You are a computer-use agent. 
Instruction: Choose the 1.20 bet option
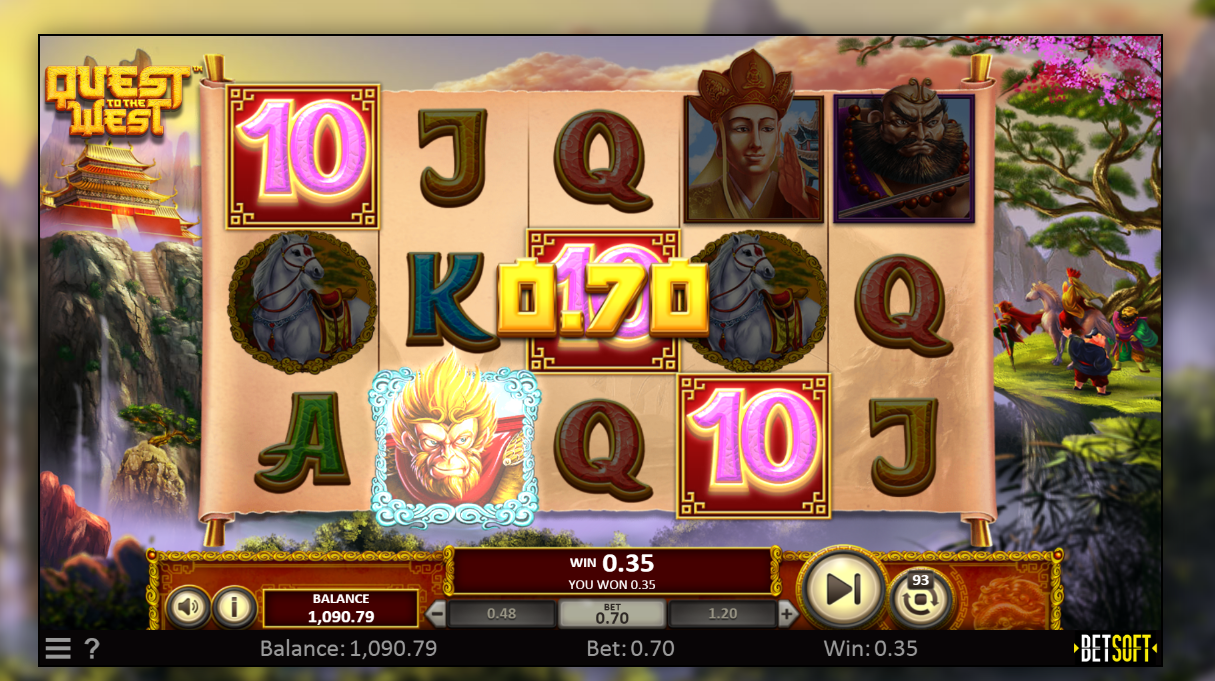click(721, 614)
